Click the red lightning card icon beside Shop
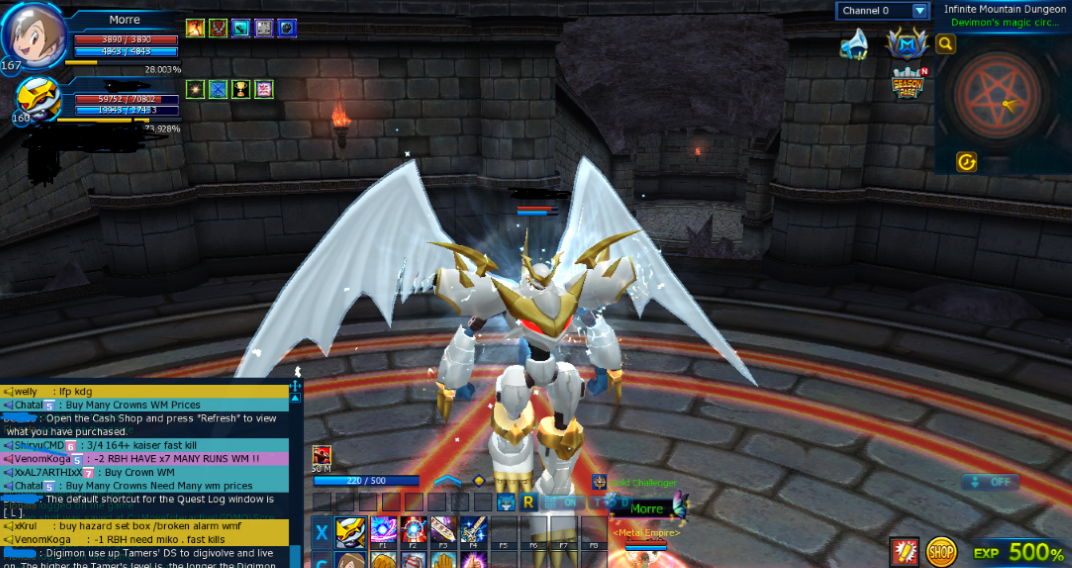1072x568 pixels. coord(904,551)
